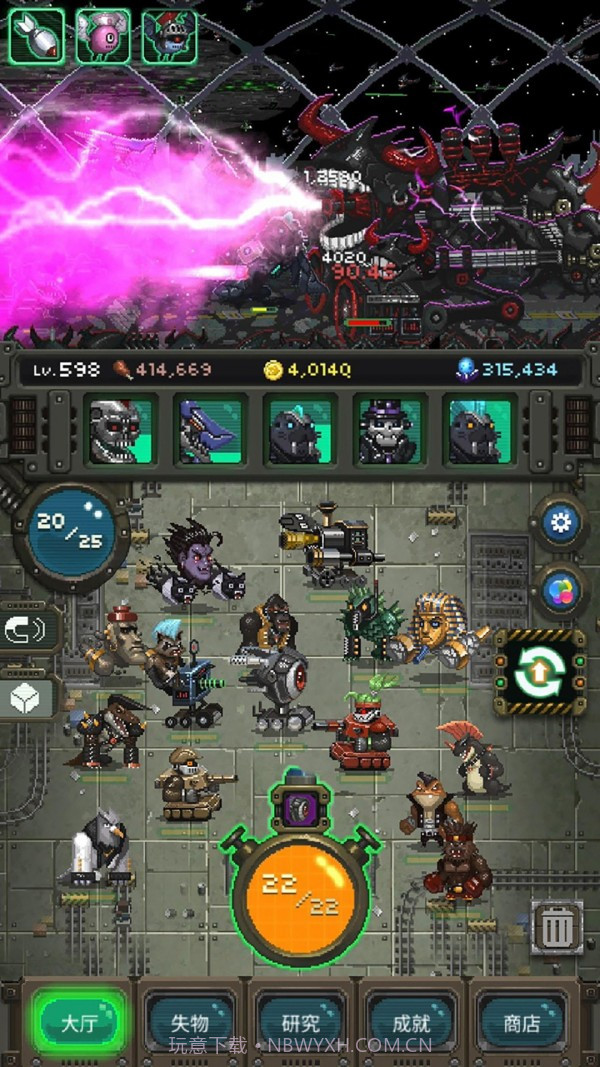Viewport: 600px width, 1067px height.
Task: Go to the 研究 tab
Action: [x=300, y=1024]
